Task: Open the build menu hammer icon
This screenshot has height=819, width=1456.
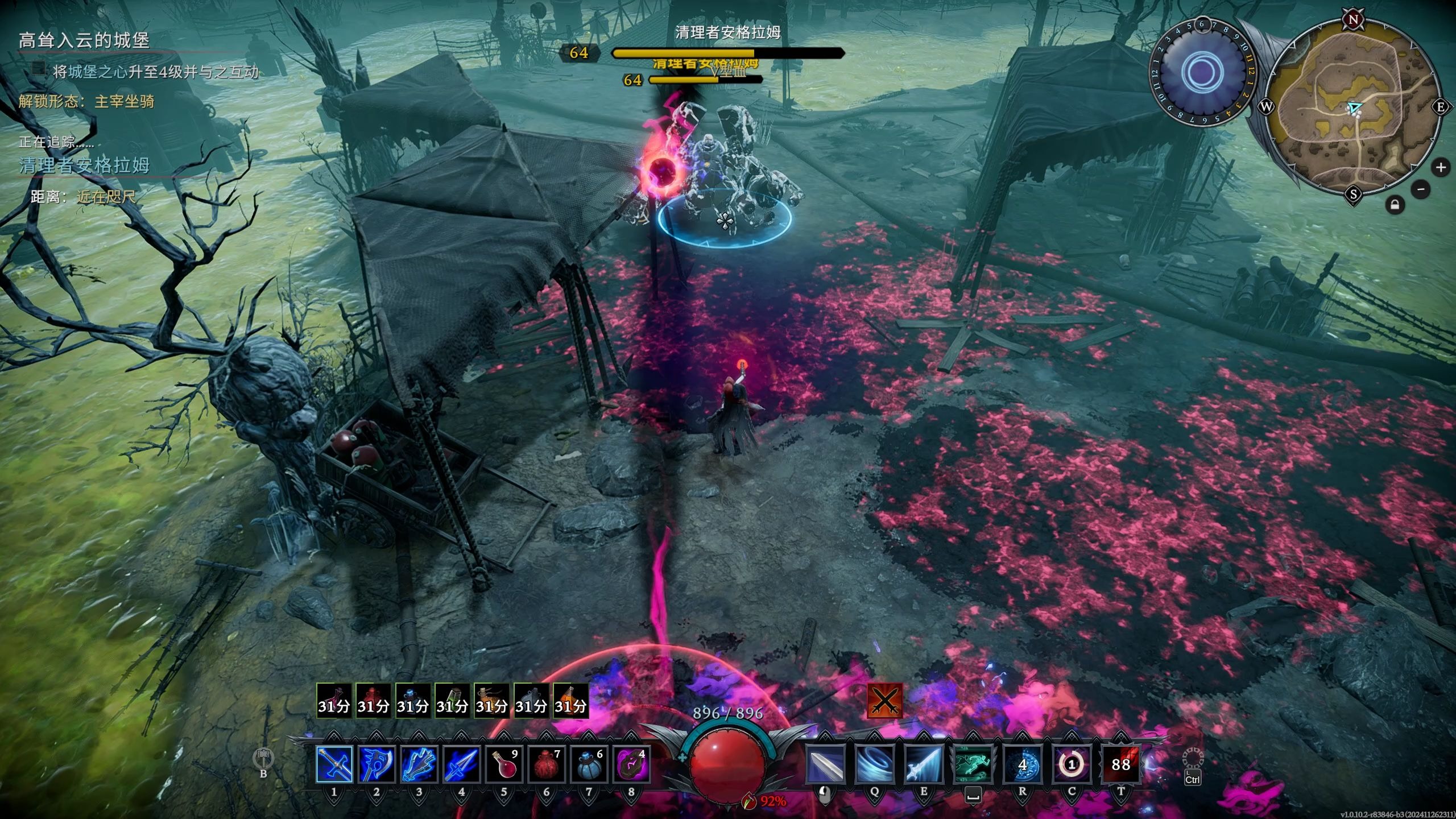Action: (x=263, y=758)
